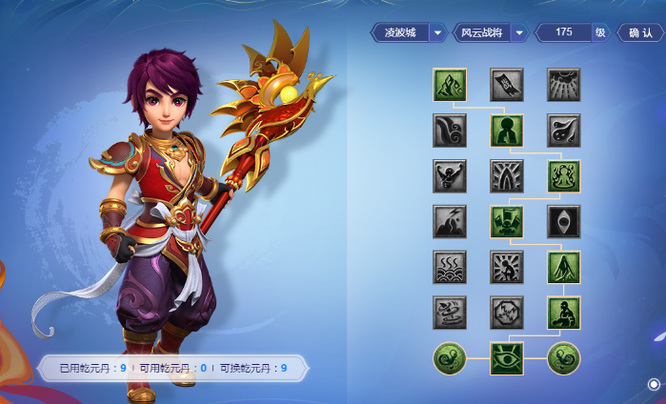Image resolution: width=666 pixels, height=404 pixels.
Task: Select the green mountain skill node
Action: click(x=449, y=85)
